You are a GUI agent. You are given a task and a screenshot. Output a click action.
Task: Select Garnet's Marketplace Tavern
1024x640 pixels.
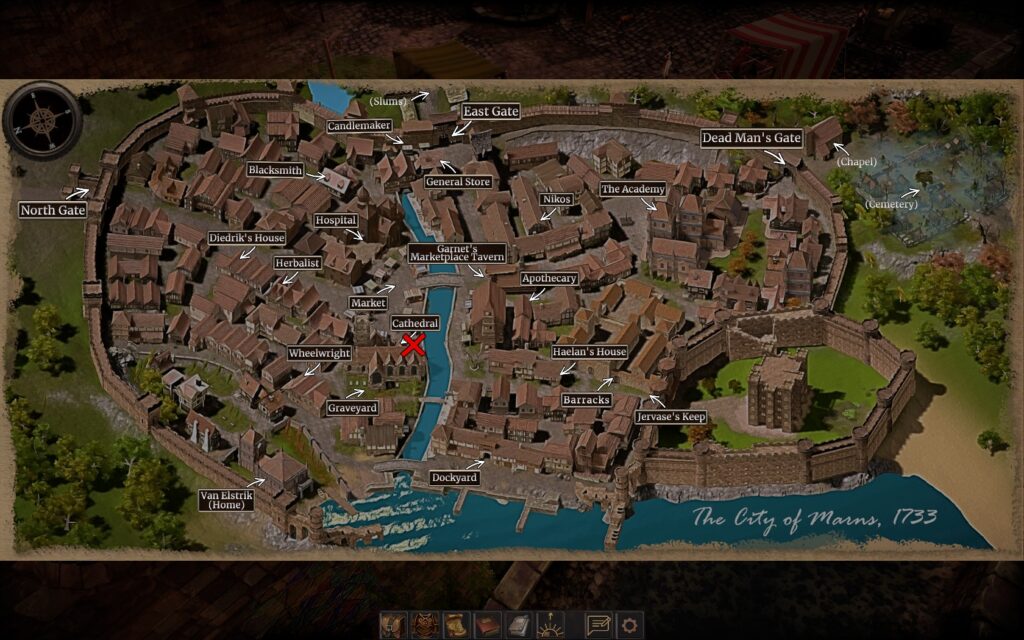coord(455,253)
